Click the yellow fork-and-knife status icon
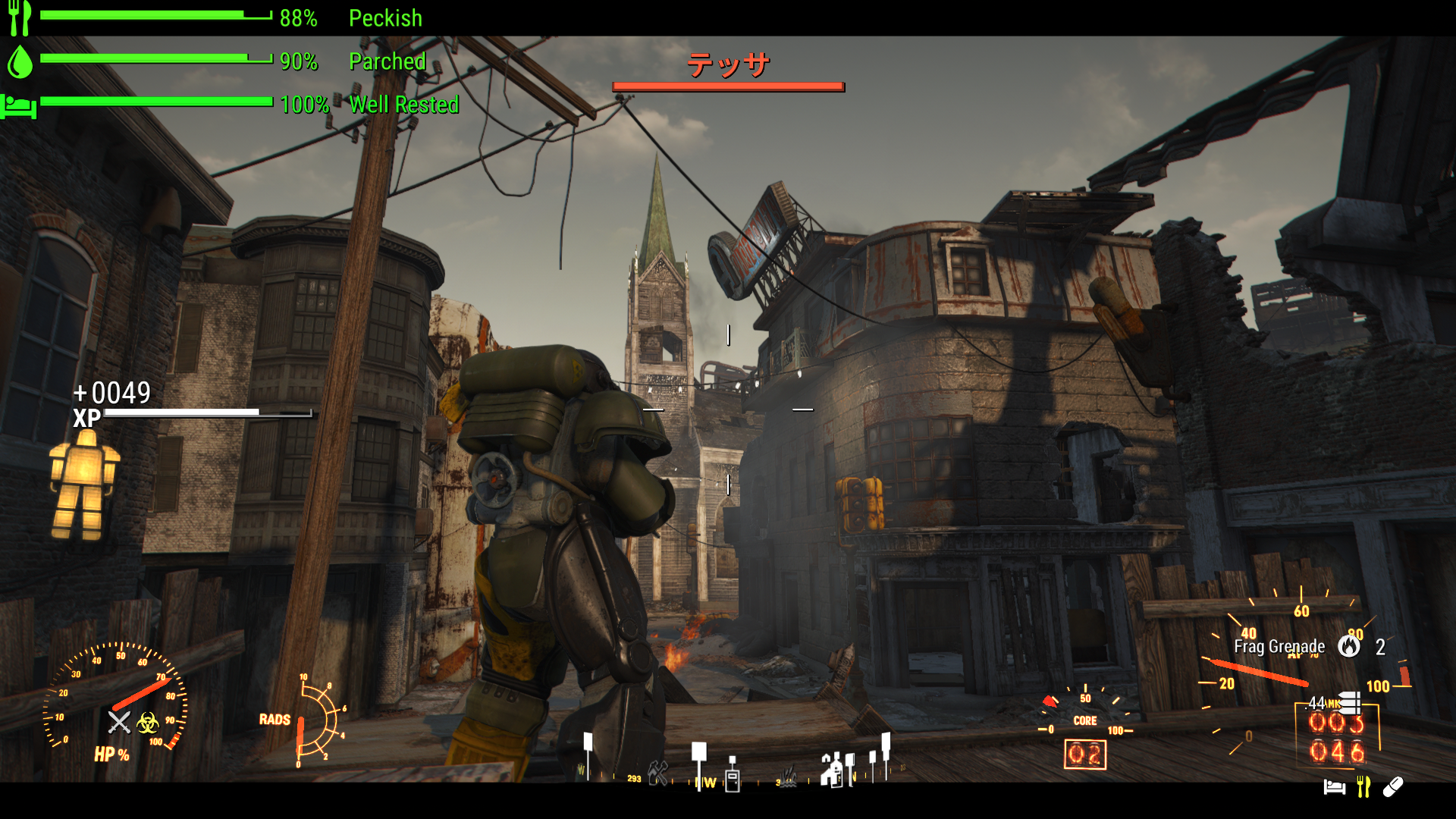The height and width of the screenshot is (819, 1456). (1363, 787)
